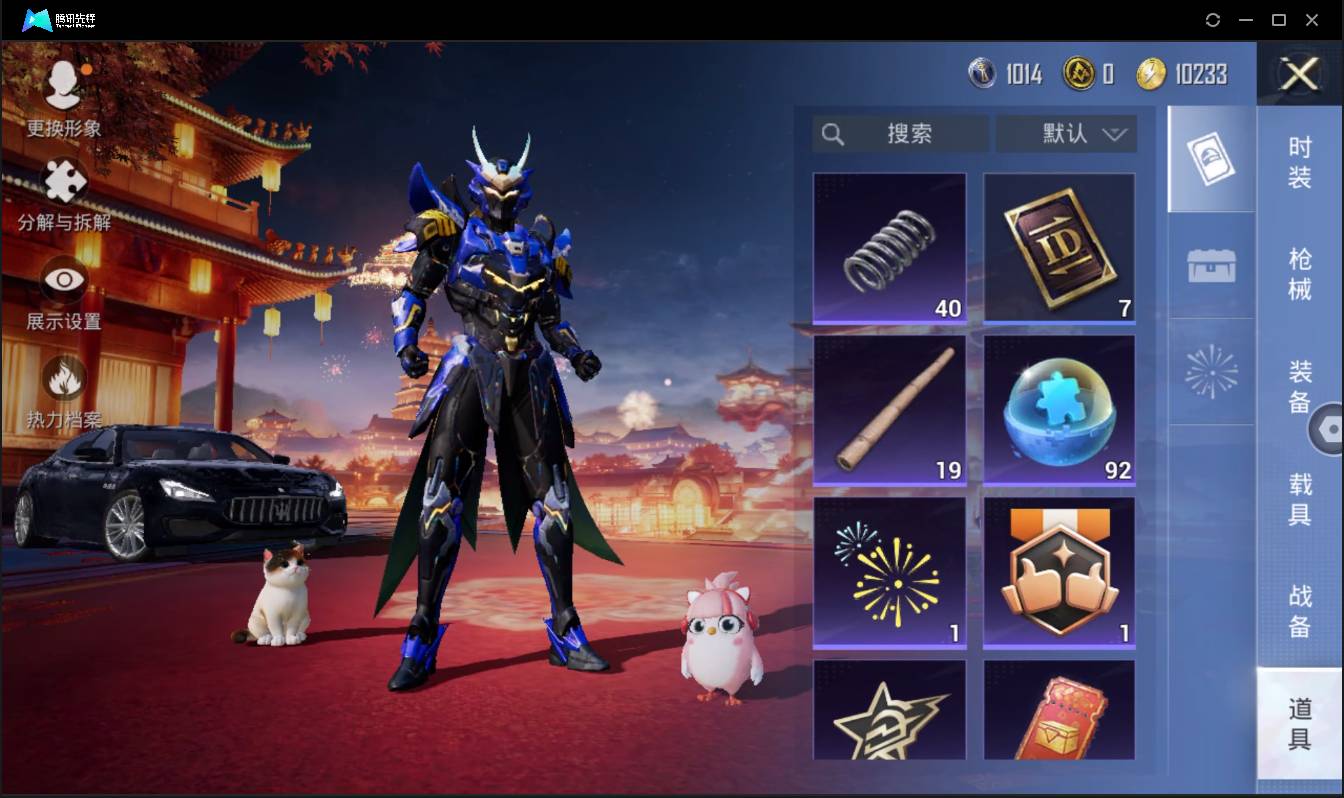Open the 默认 sorting dropdown
Image resolution: width=1344 pixels, height=798 pixels.
tap(1066, 133)
